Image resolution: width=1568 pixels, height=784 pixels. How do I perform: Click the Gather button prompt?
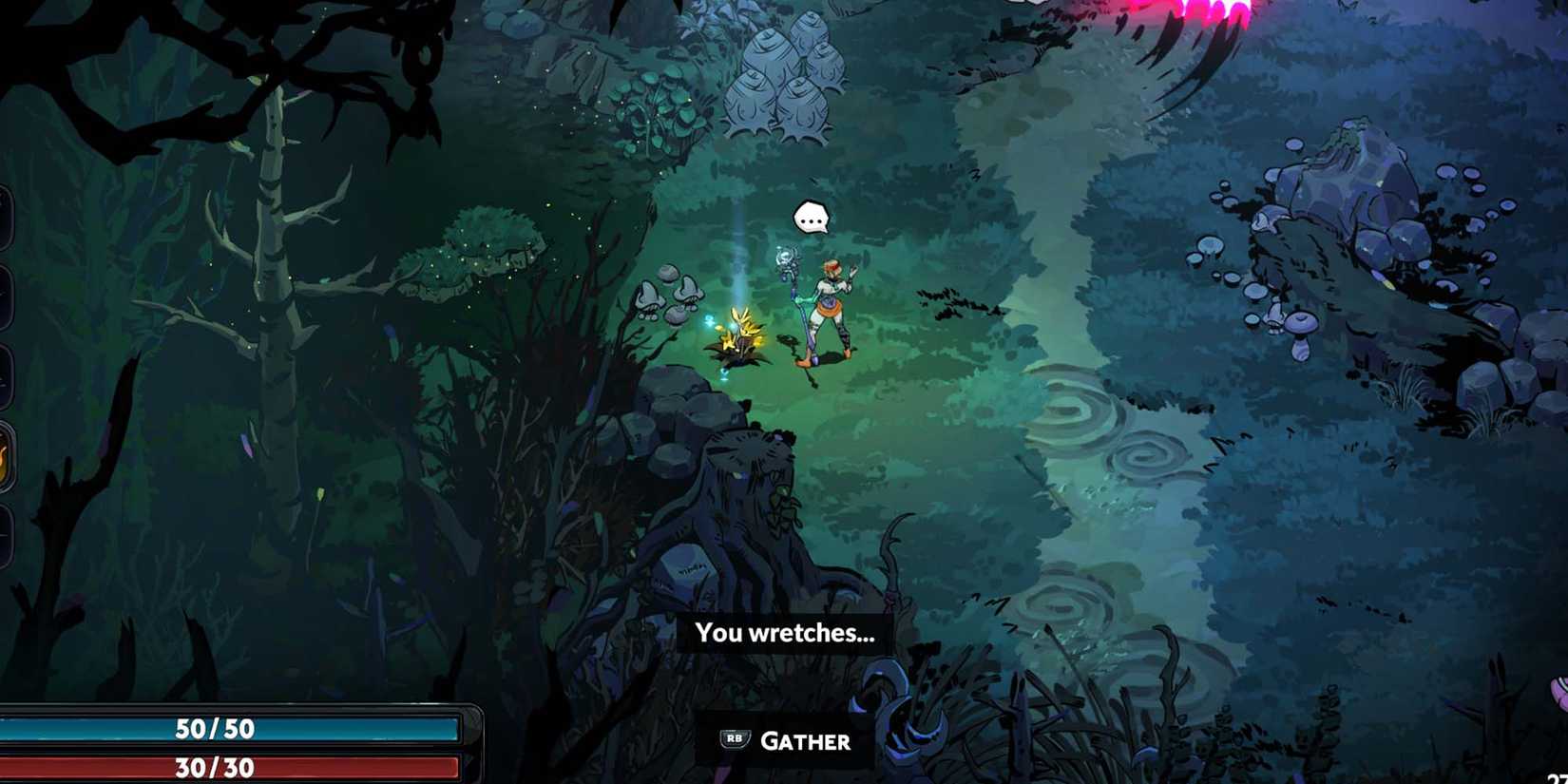pos(784,741)
